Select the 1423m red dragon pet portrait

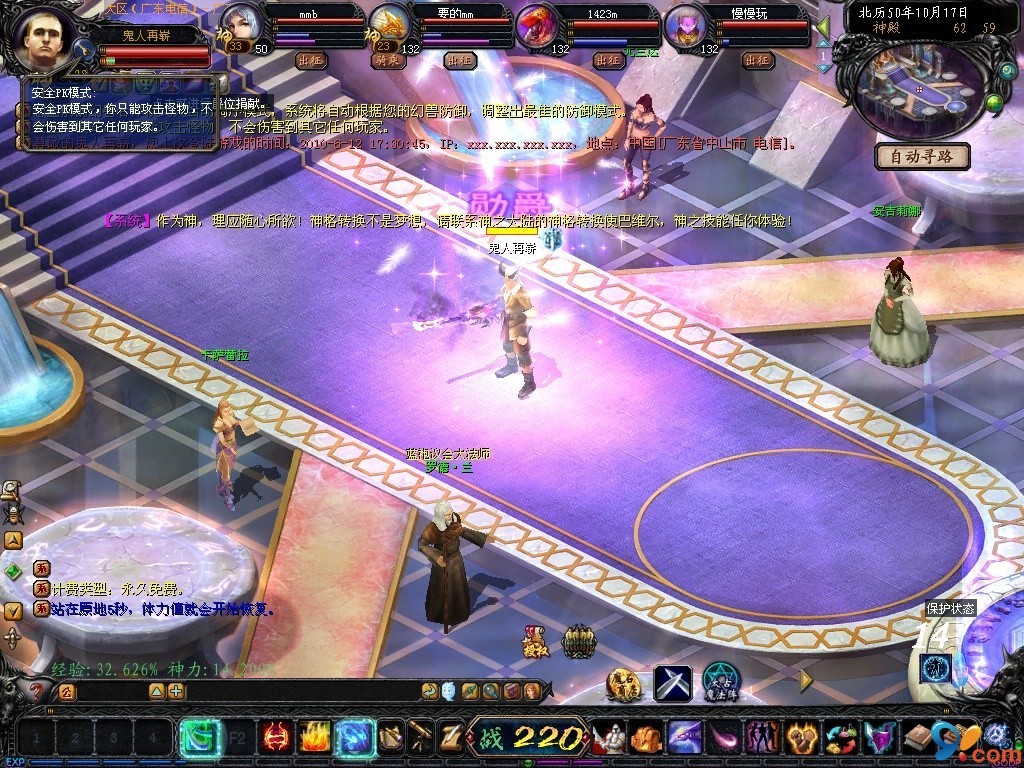[x=537, y=27]
